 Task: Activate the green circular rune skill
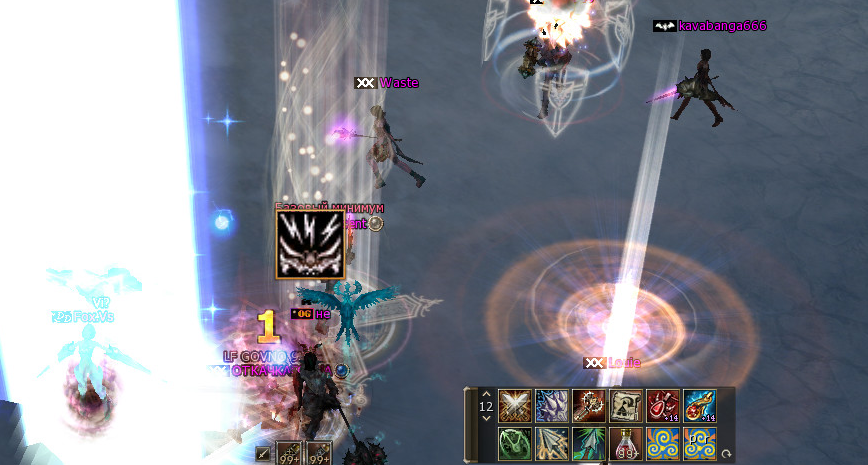[515, 443]
